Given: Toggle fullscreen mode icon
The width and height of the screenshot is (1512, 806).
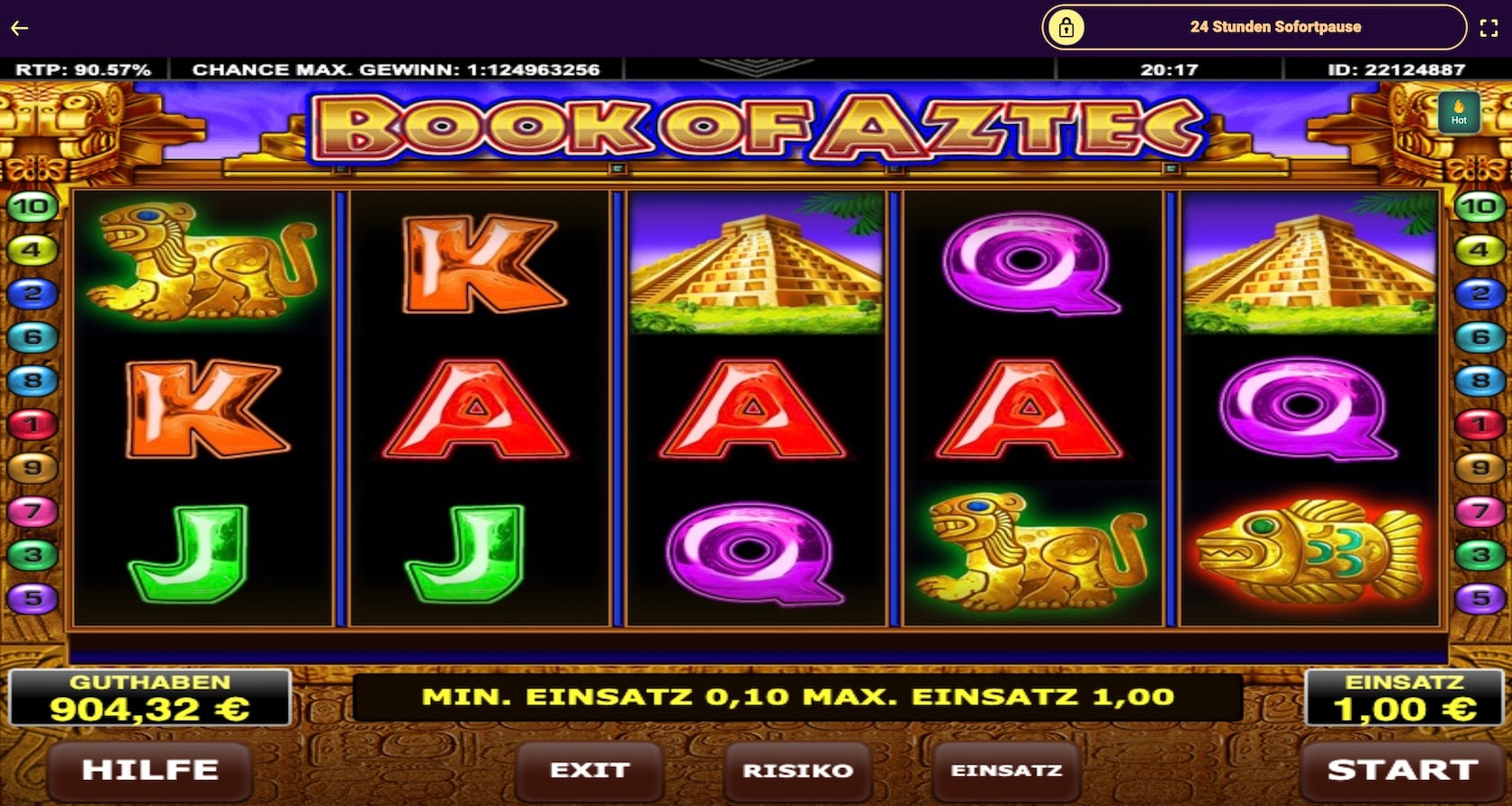Looking at the screenshot, I should pos(1489,28).
